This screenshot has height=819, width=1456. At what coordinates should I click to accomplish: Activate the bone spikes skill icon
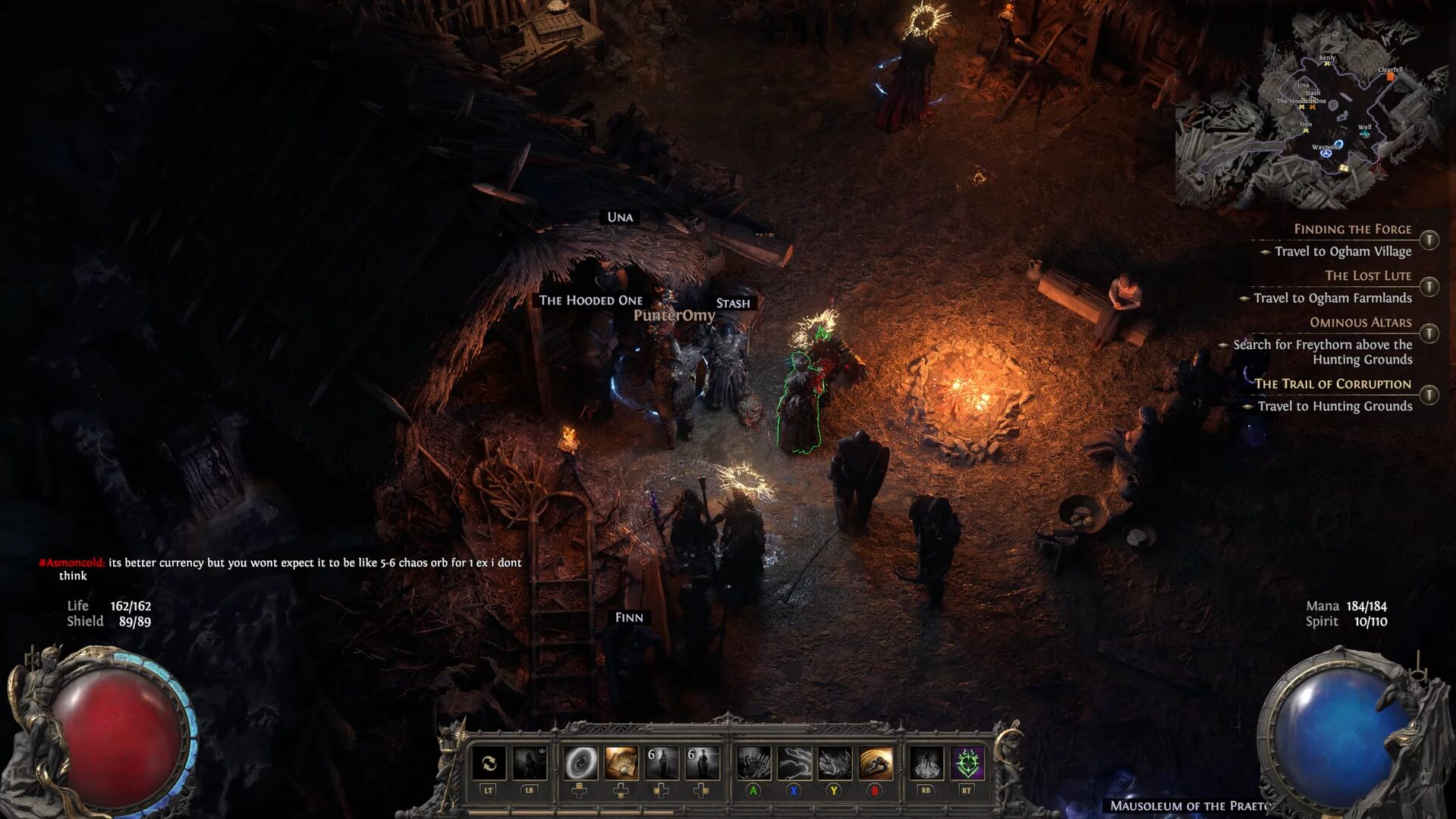(753, 763)
